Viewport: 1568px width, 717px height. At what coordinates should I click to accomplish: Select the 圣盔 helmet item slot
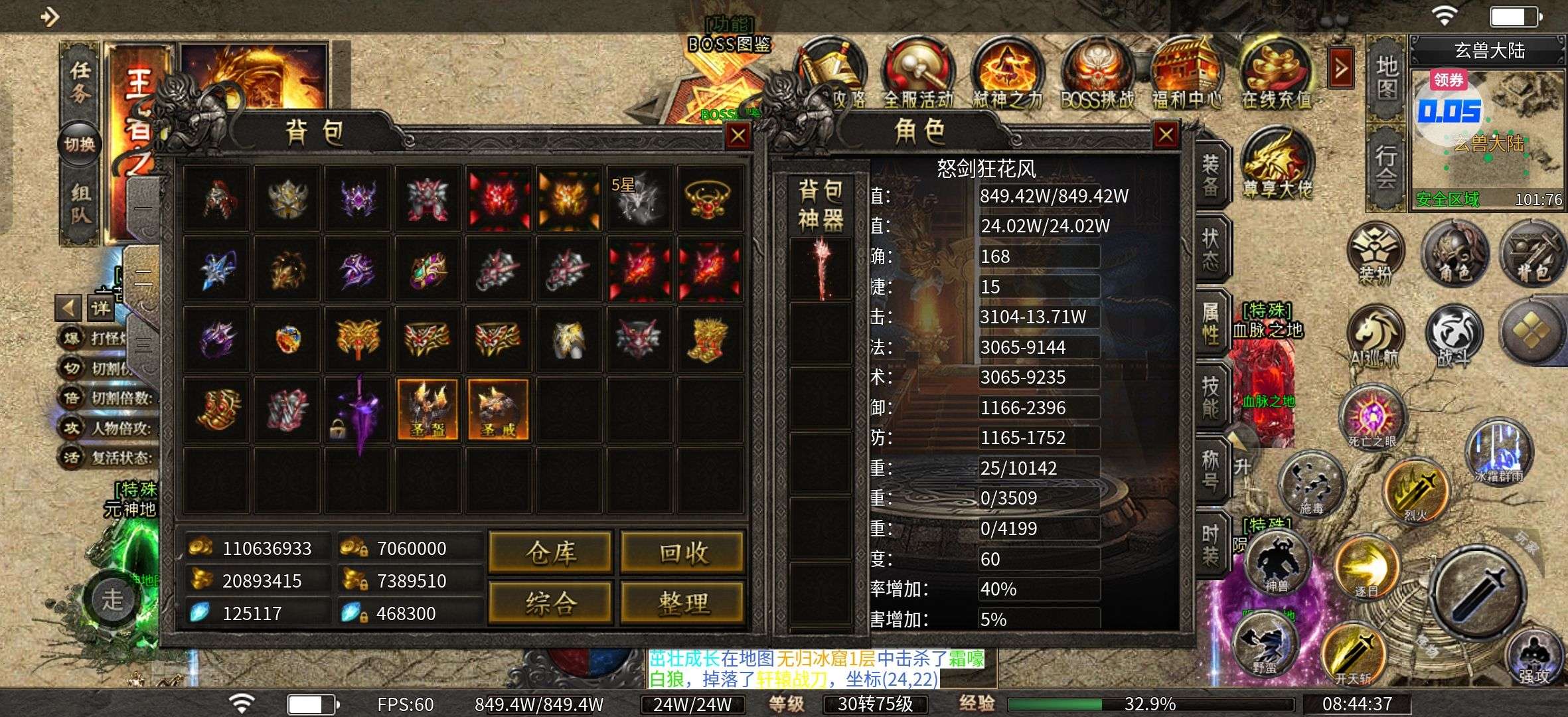(x=428, y=410)
